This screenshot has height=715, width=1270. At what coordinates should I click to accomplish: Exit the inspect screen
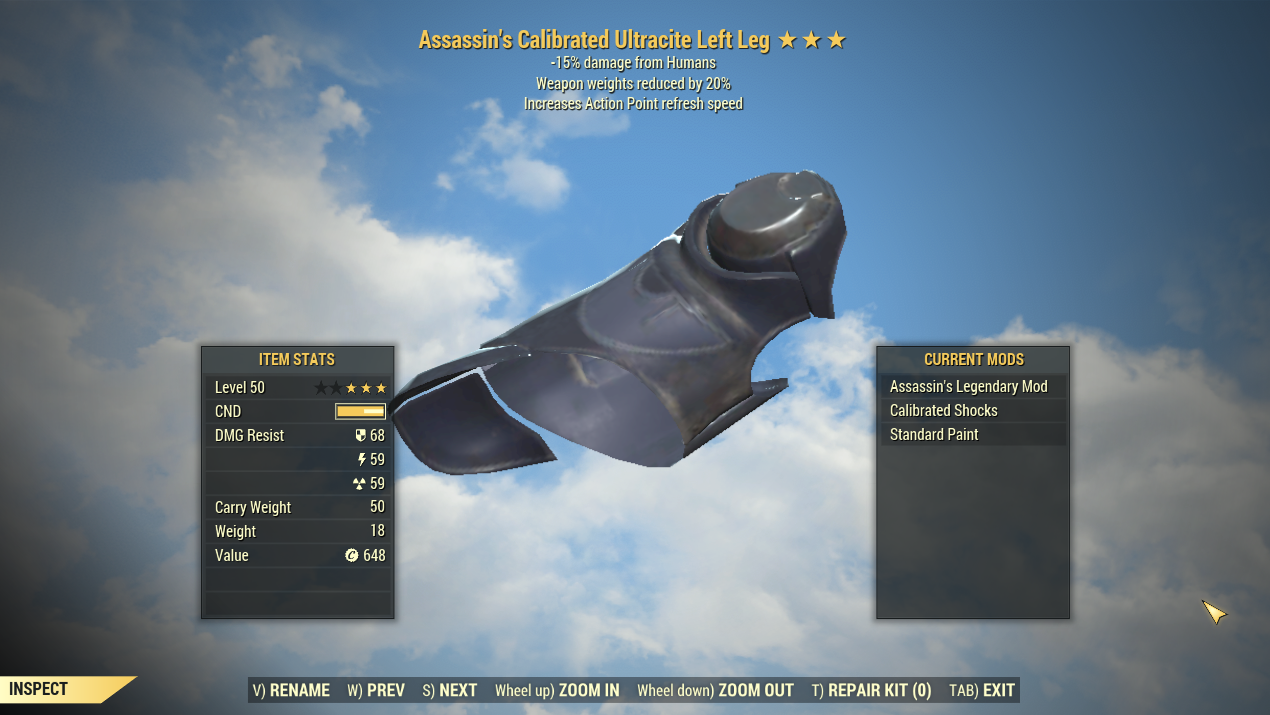tap(982, 690)
